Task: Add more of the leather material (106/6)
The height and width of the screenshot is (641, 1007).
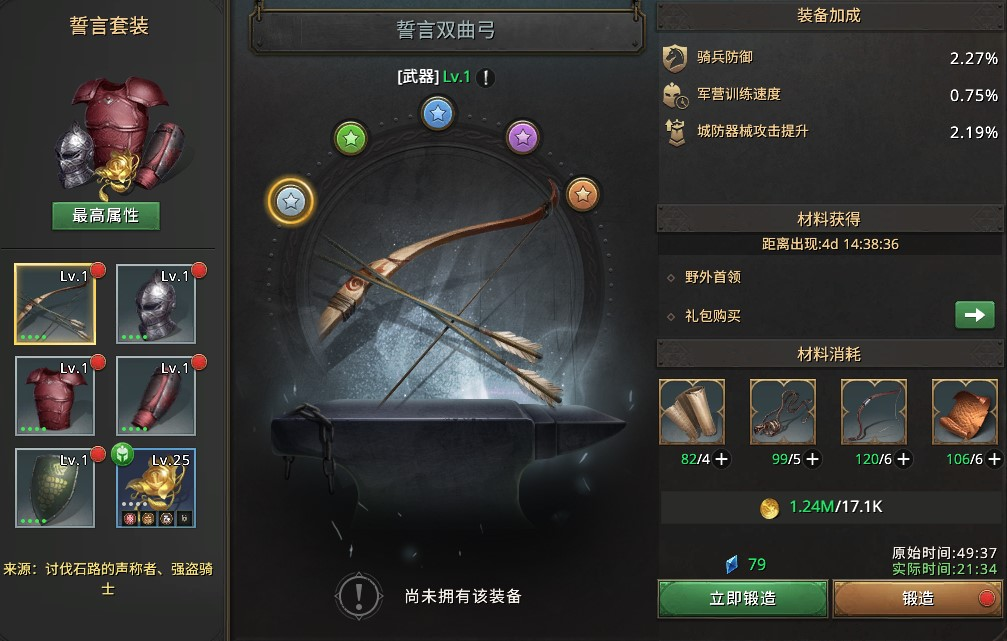Action: pos(992,459)
